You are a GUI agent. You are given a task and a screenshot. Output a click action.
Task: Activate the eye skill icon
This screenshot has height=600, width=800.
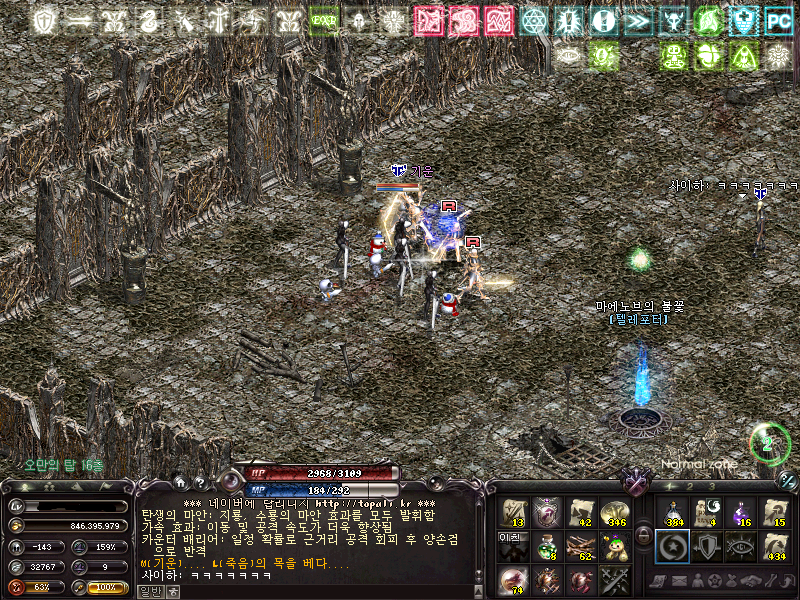tap(742, 546)
